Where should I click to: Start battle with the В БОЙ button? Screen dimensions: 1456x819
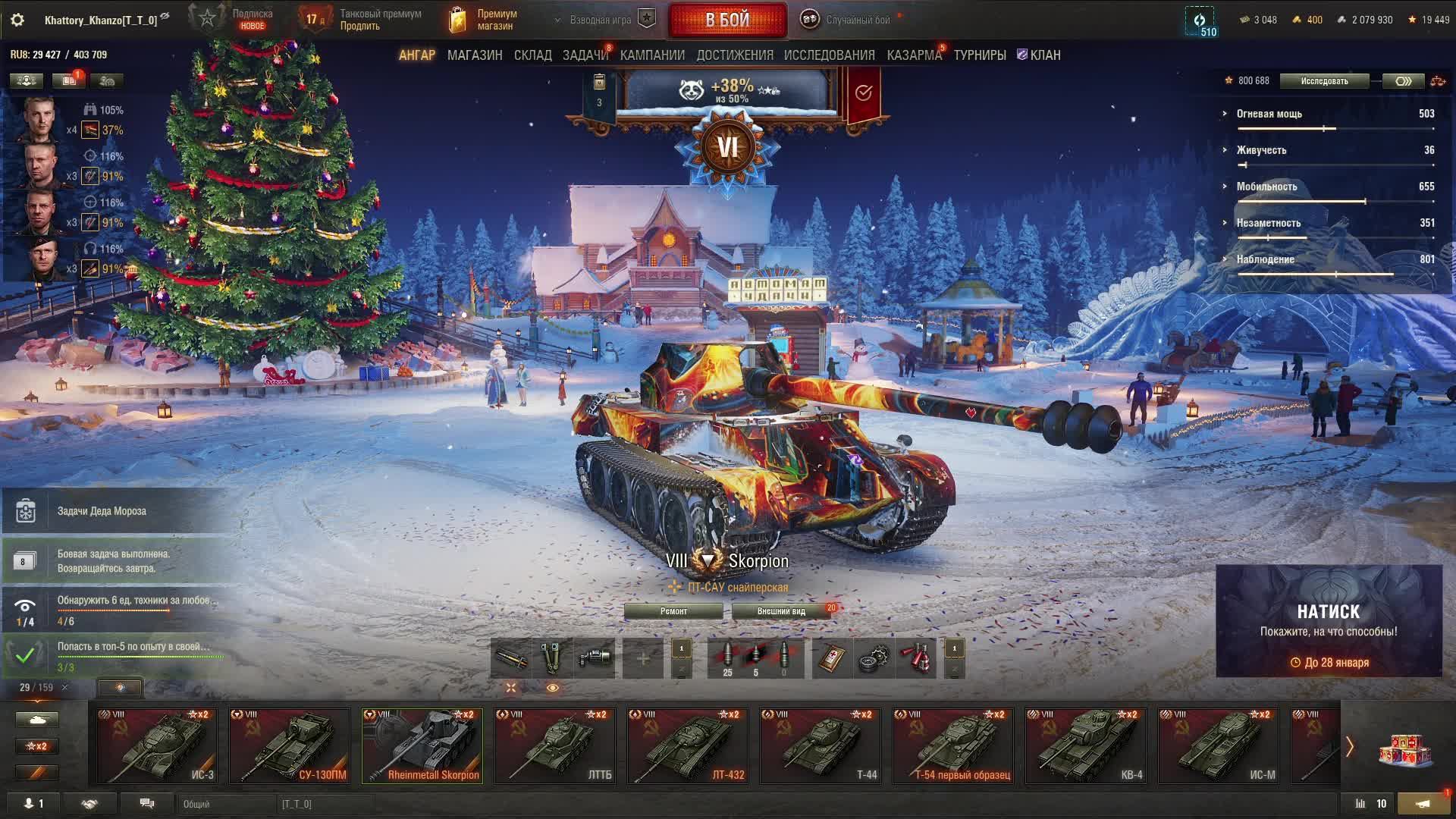coord(727,20)
